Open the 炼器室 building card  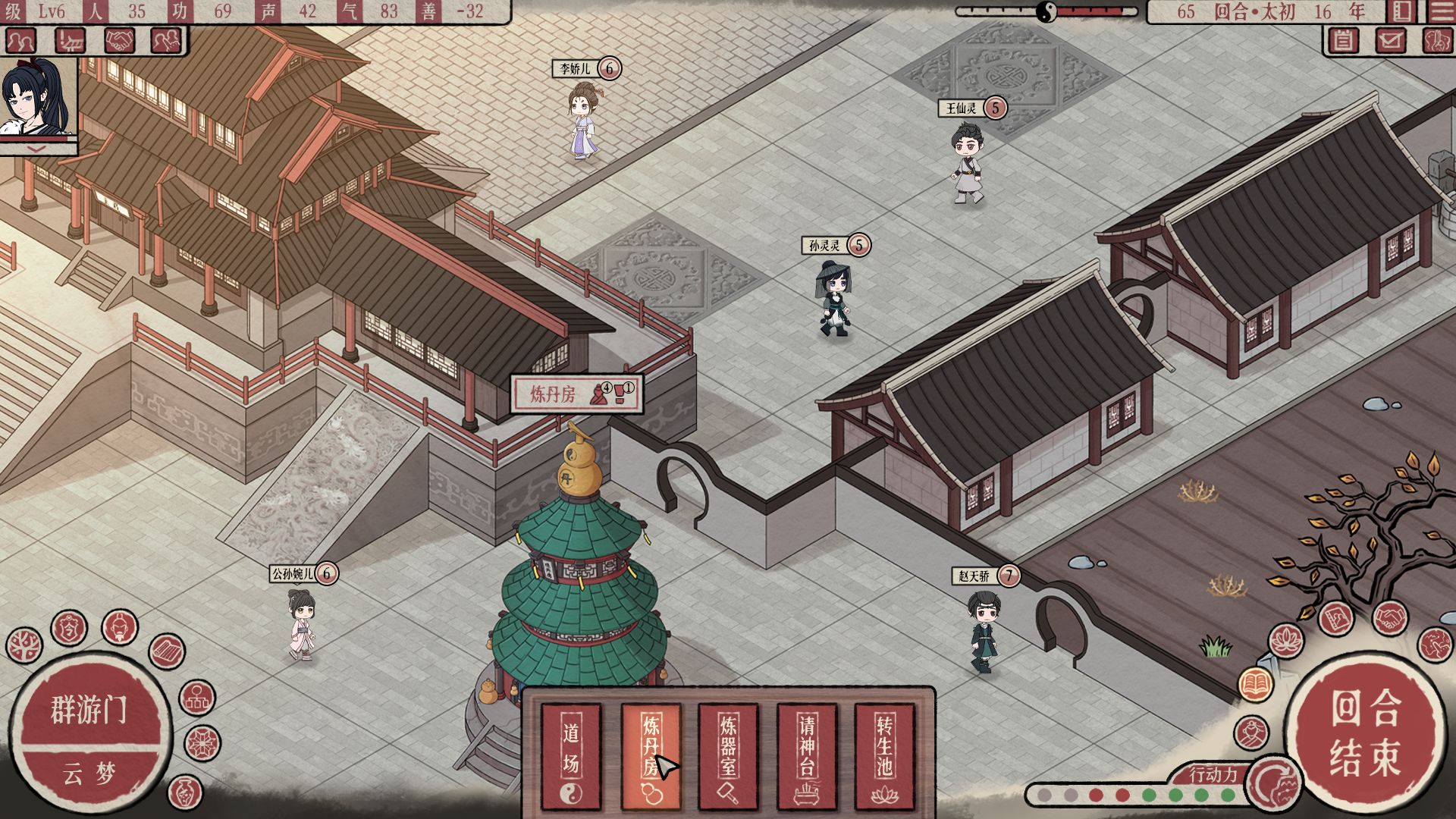point(728,755)
